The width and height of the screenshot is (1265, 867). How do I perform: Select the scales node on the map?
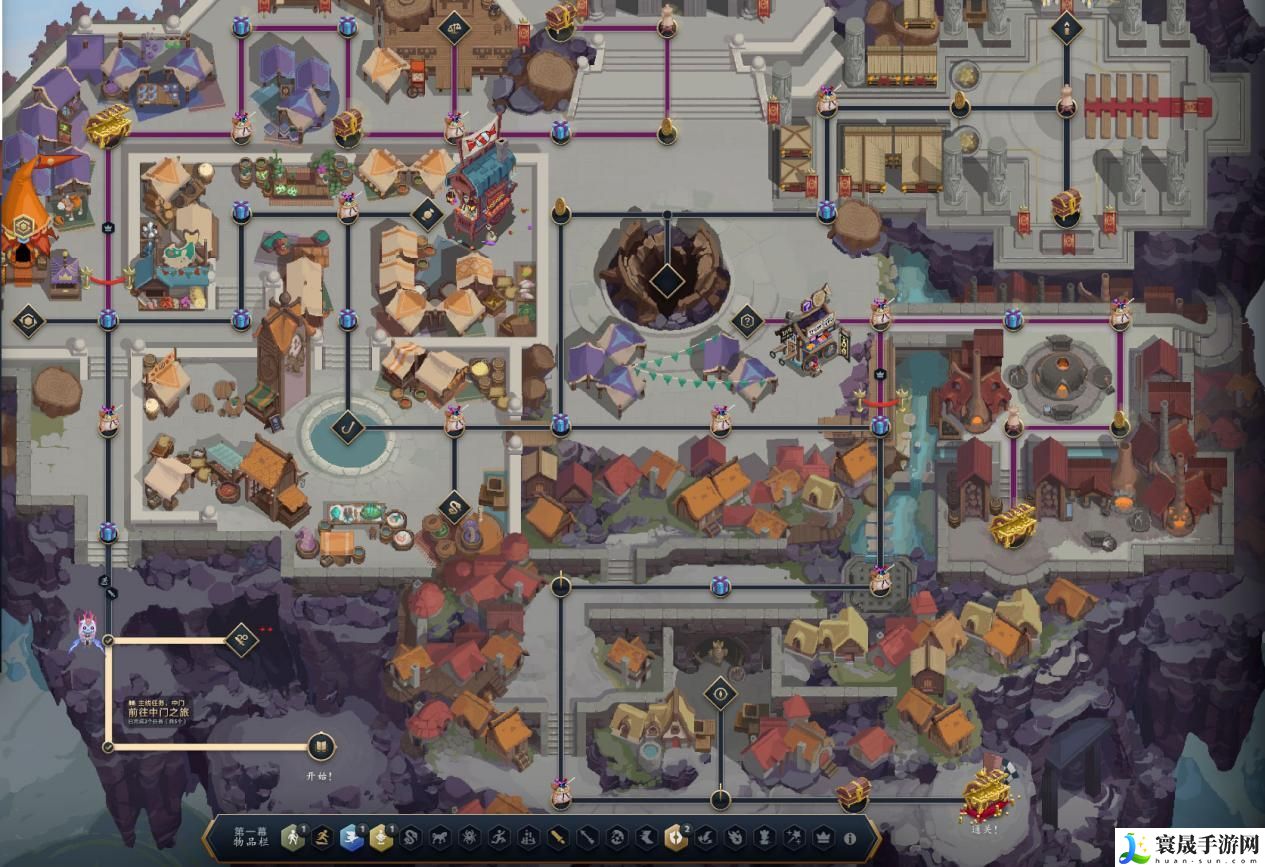(454, 22)
